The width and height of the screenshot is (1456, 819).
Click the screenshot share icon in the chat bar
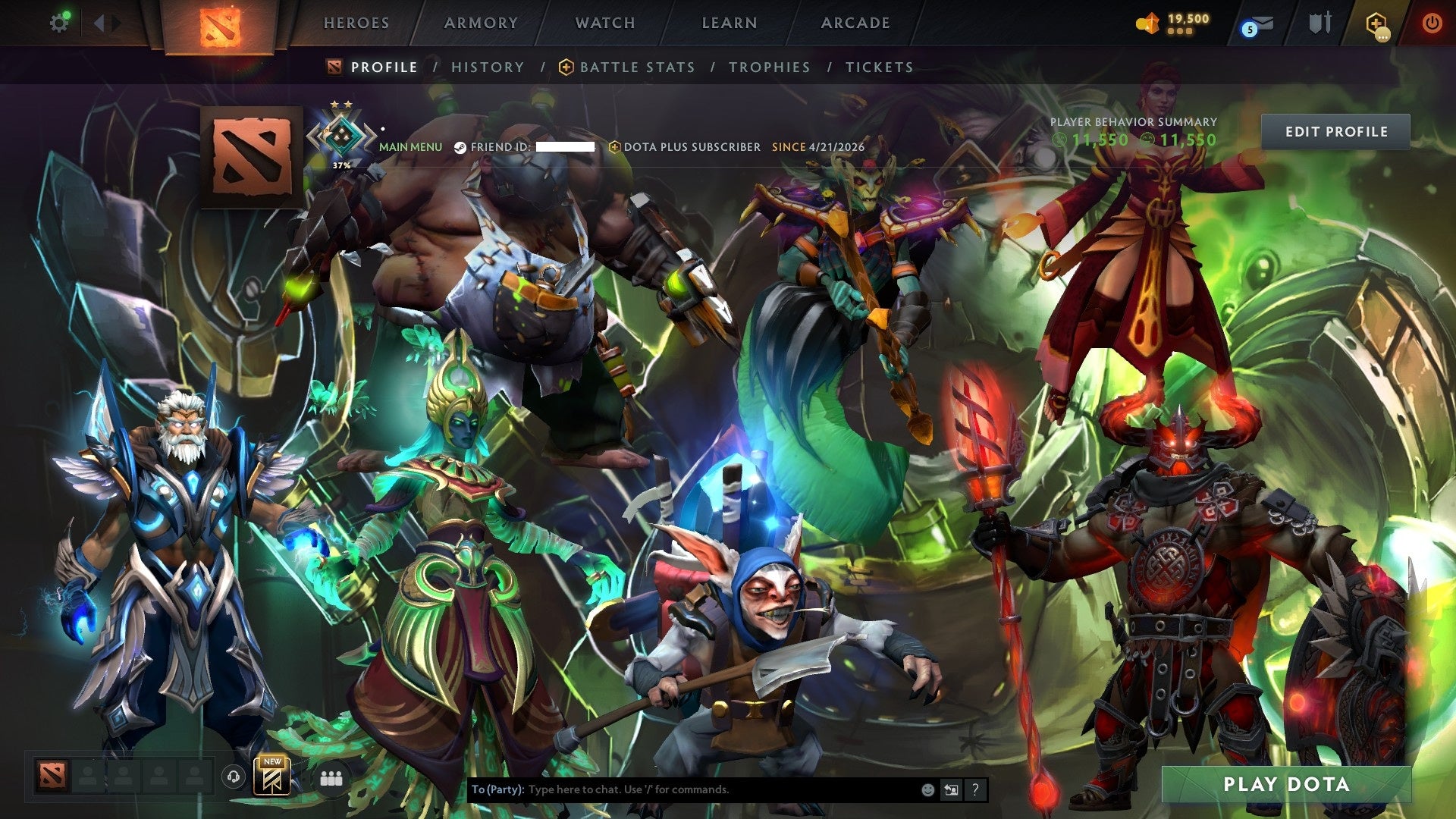(950, 789)
